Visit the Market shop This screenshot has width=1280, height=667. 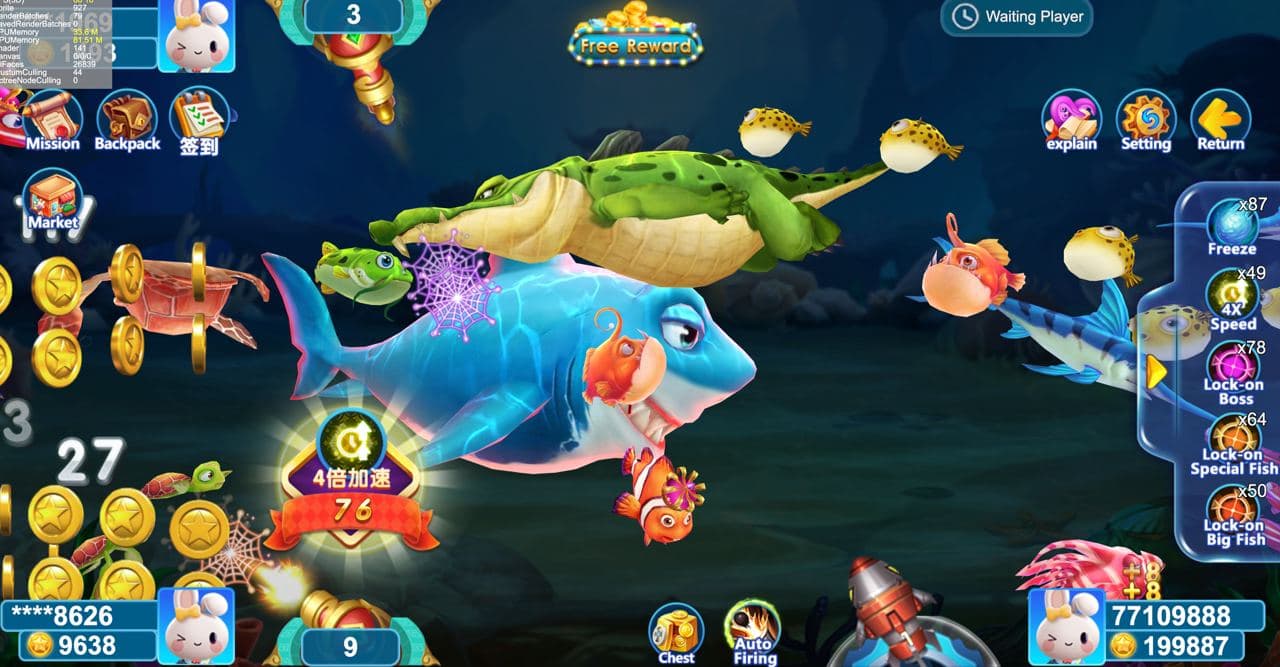click(x=52, y=198)
